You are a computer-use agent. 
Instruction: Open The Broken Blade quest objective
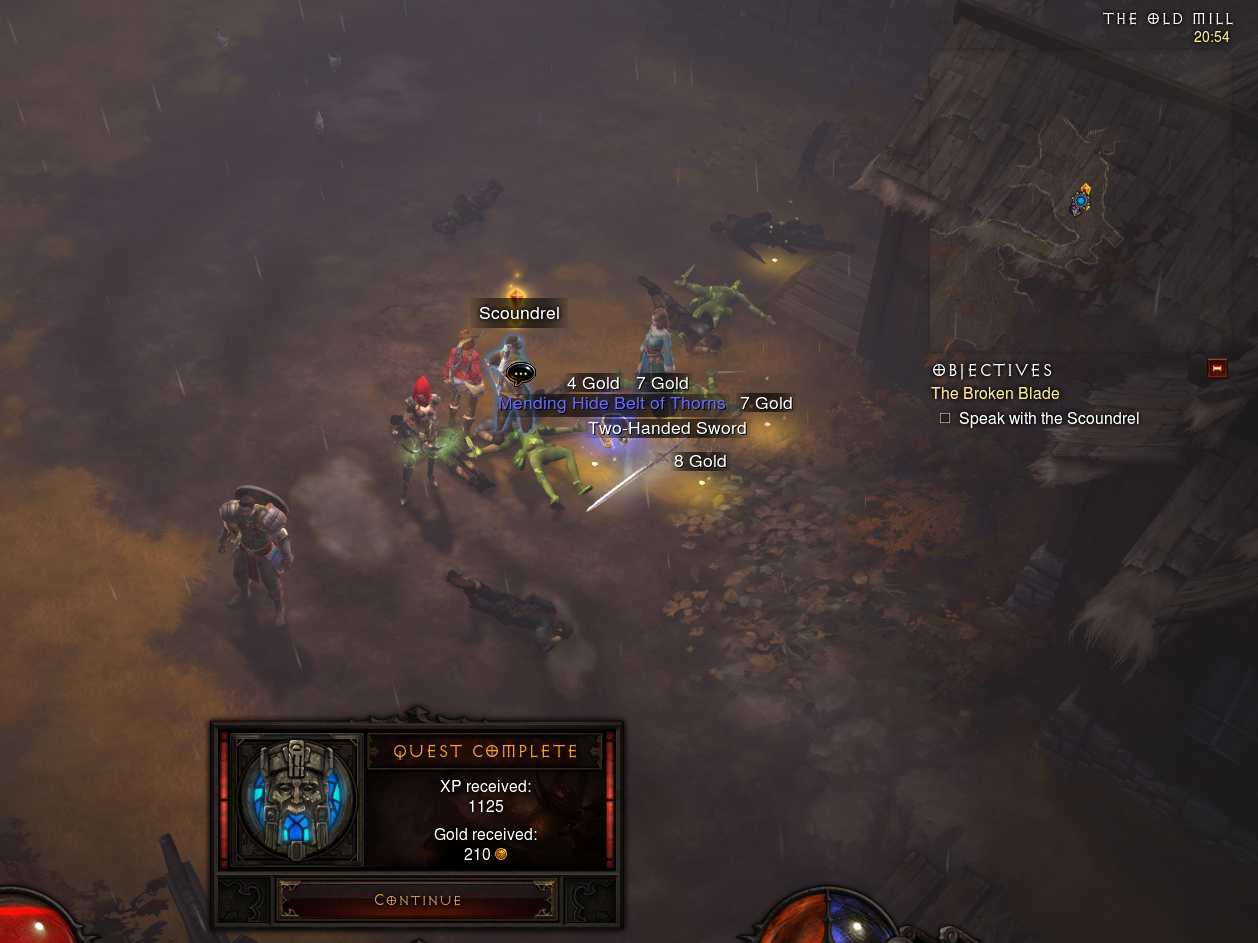pos(995,394)
